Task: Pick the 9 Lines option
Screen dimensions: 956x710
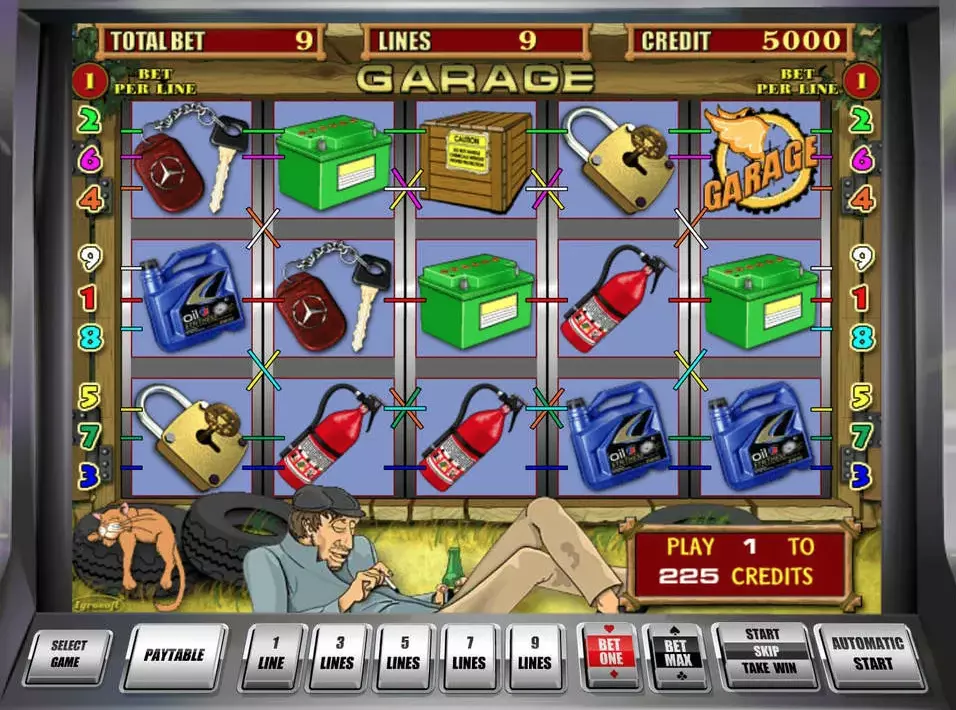Action: click(535, 656)
